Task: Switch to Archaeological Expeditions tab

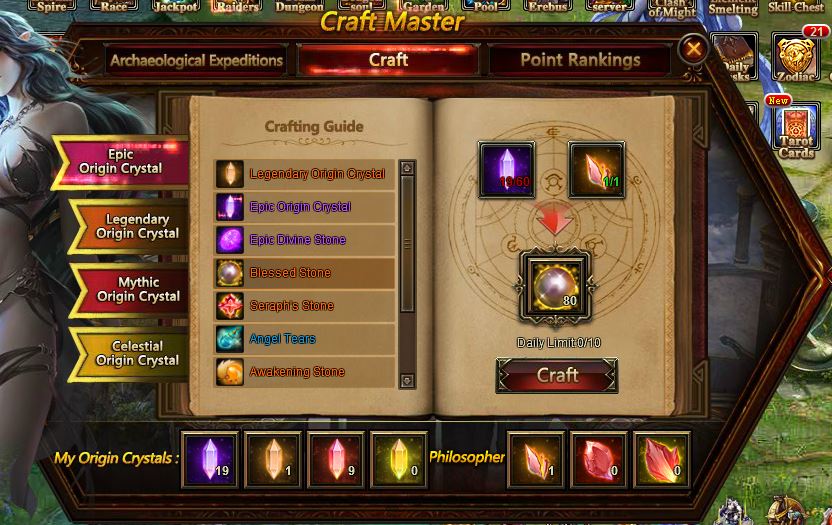Action: click(x=196, y=60)
